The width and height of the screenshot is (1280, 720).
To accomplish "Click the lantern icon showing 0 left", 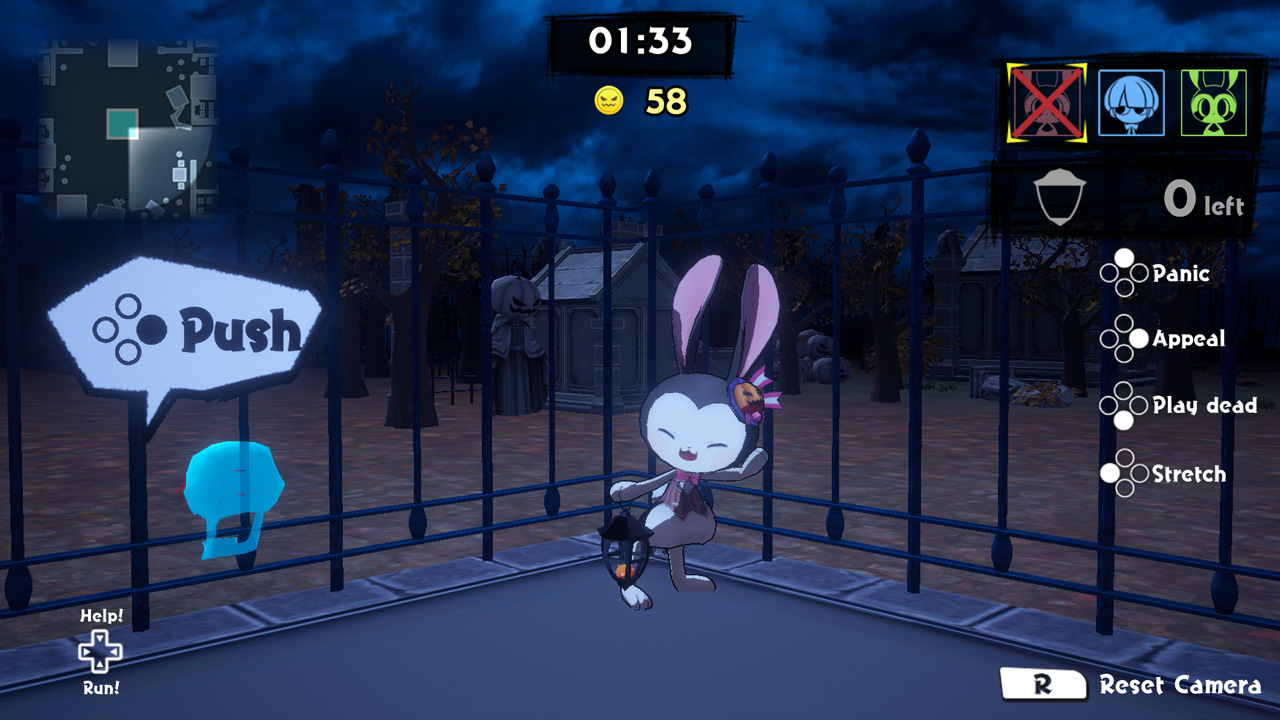I will pyautogui.click(x=1062, y=196).
